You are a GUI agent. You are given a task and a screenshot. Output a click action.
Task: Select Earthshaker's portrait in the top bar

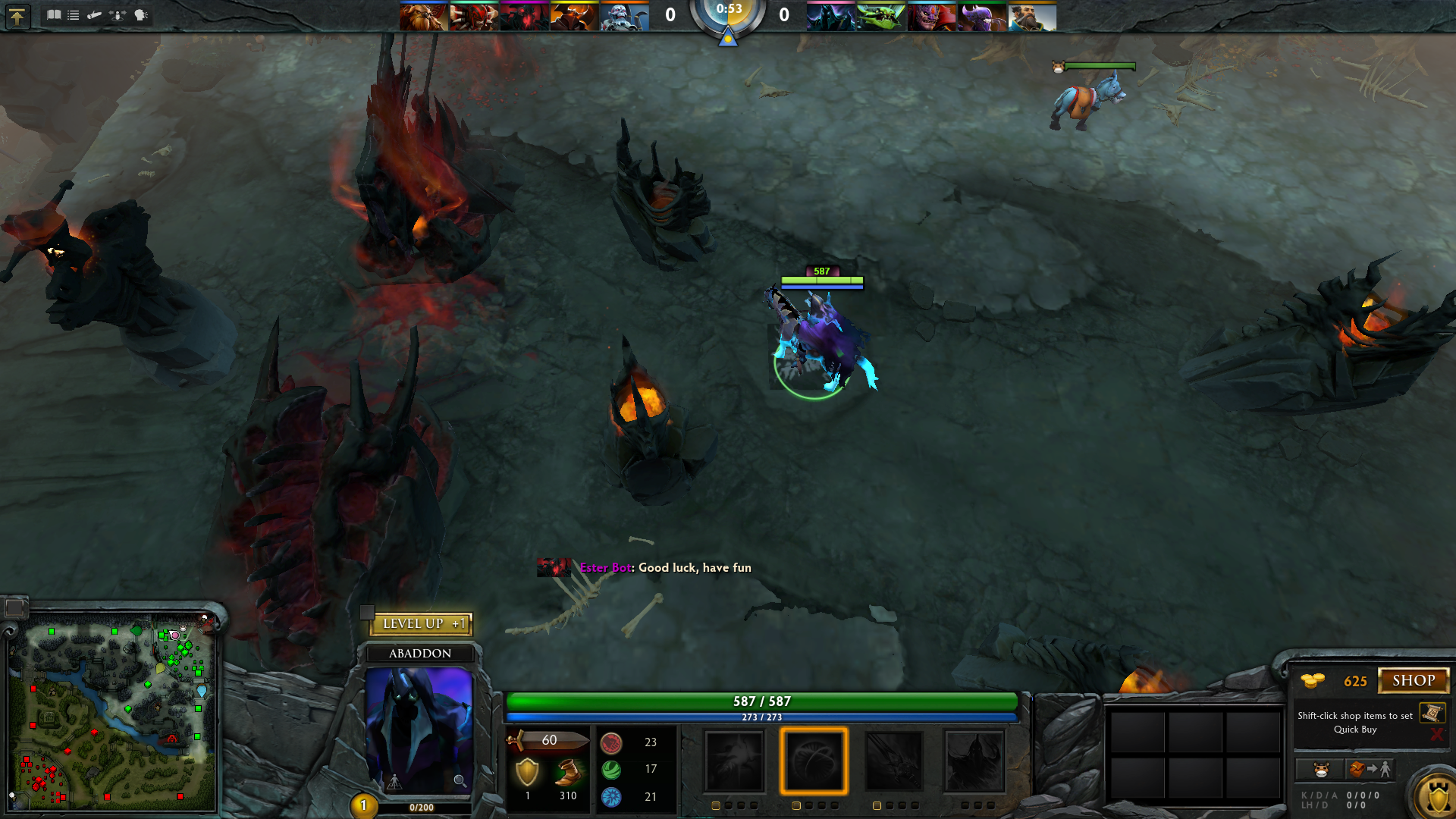[423, 16]
